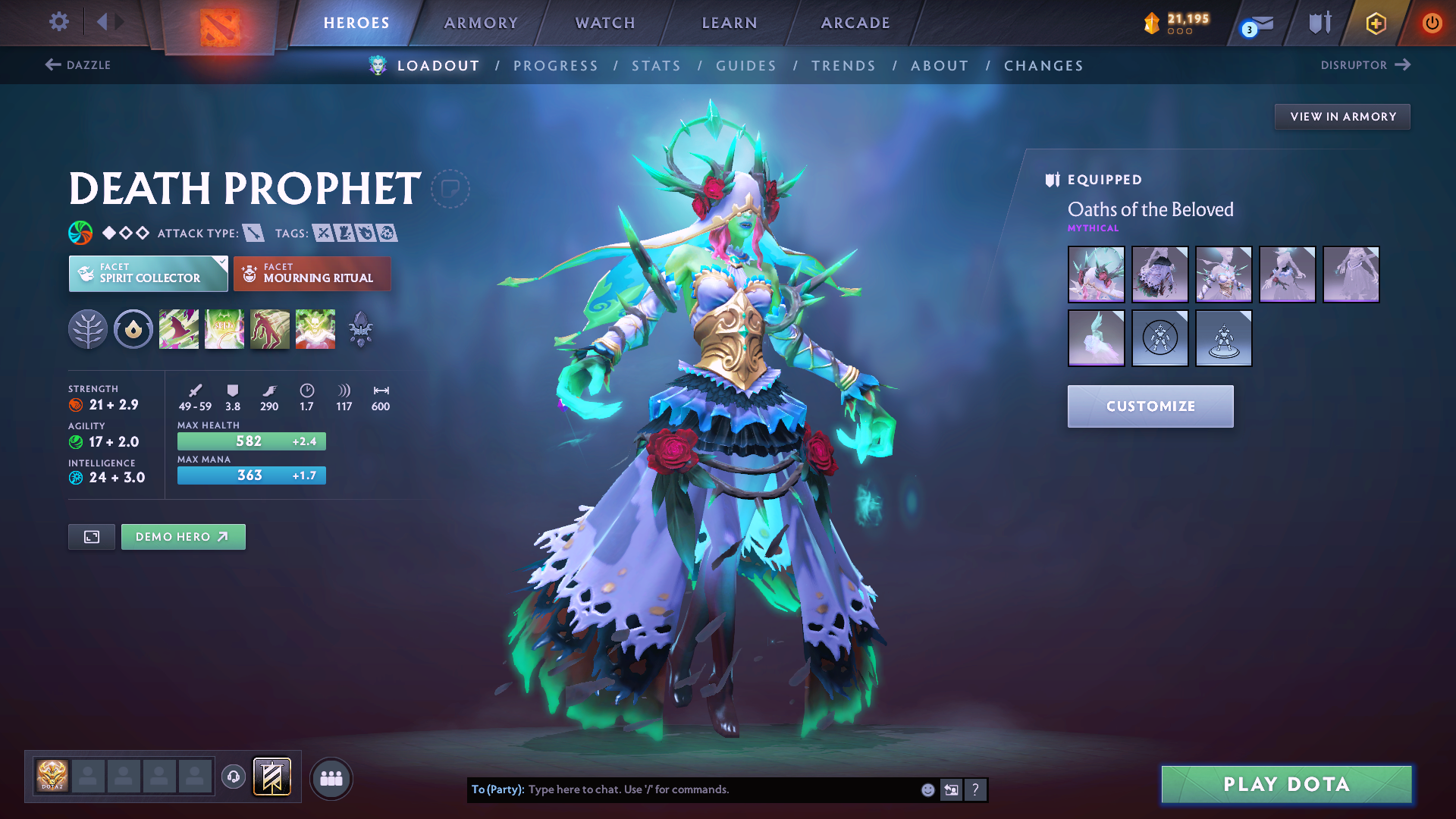Show the Changes section

[1043, 66]
